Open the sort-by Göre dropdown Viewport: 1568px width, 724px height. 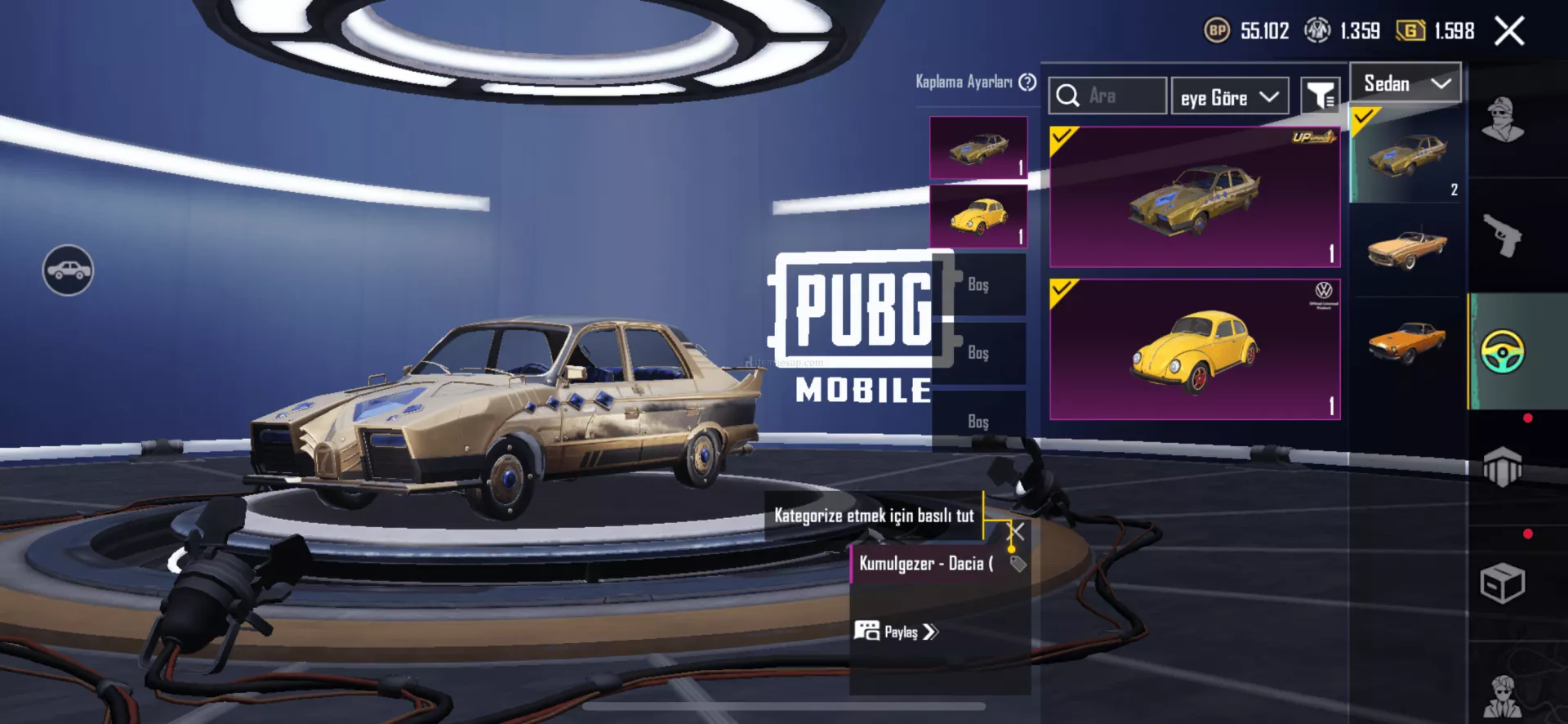point(1229,97)
